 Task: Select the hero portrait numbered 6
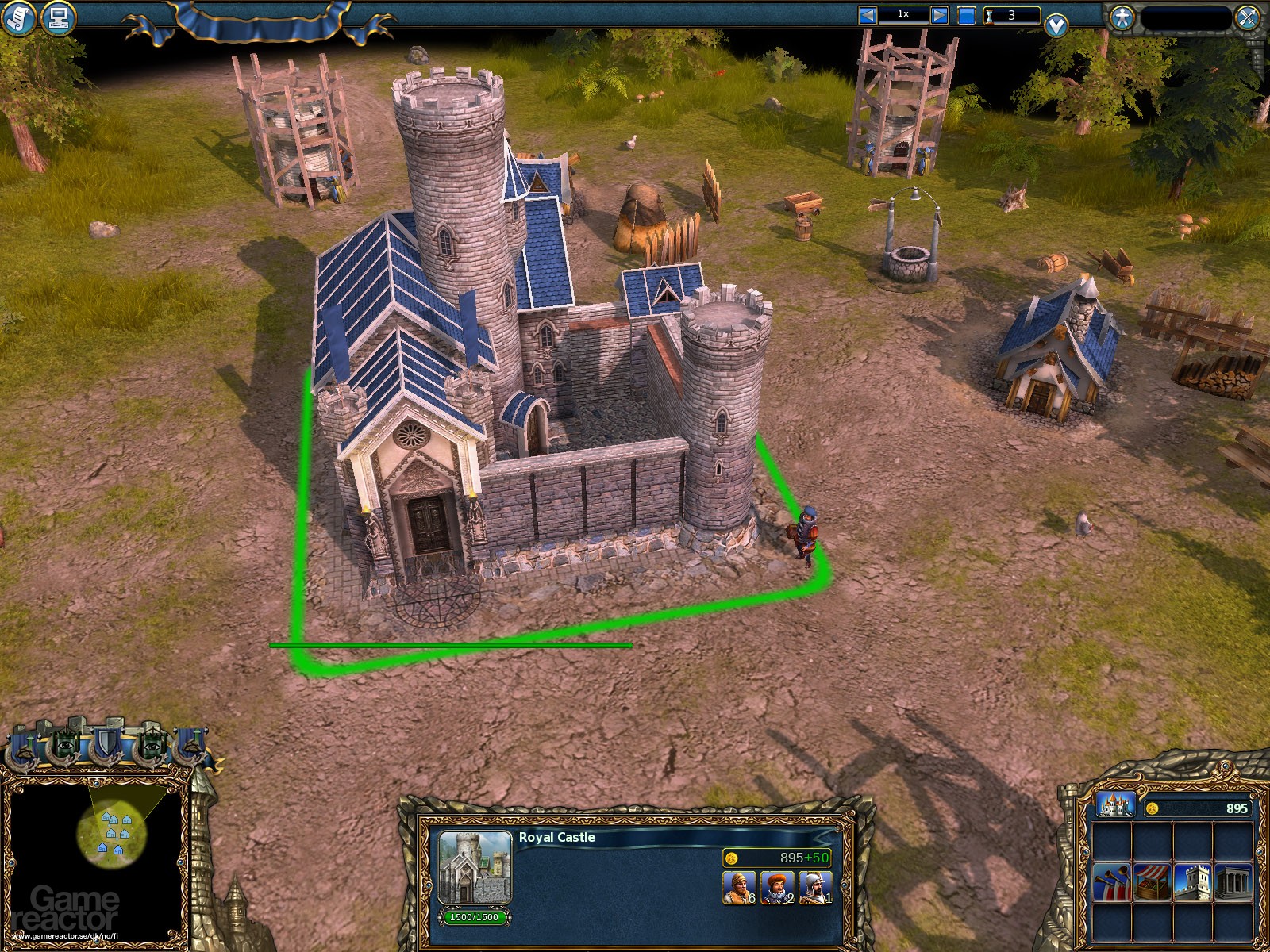point(738,887)
